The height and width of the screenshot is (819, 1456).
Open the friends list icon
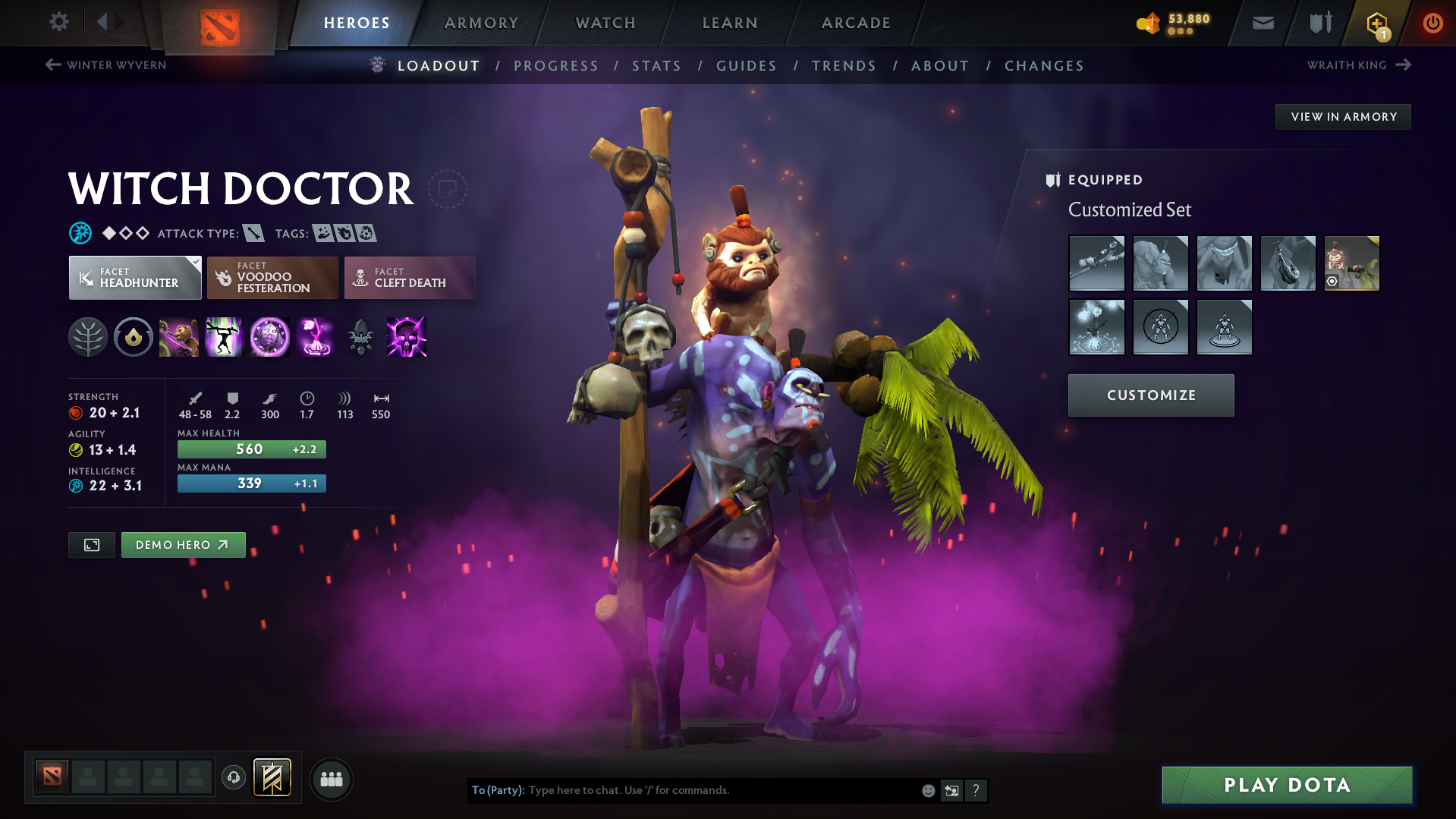(332, 780)
